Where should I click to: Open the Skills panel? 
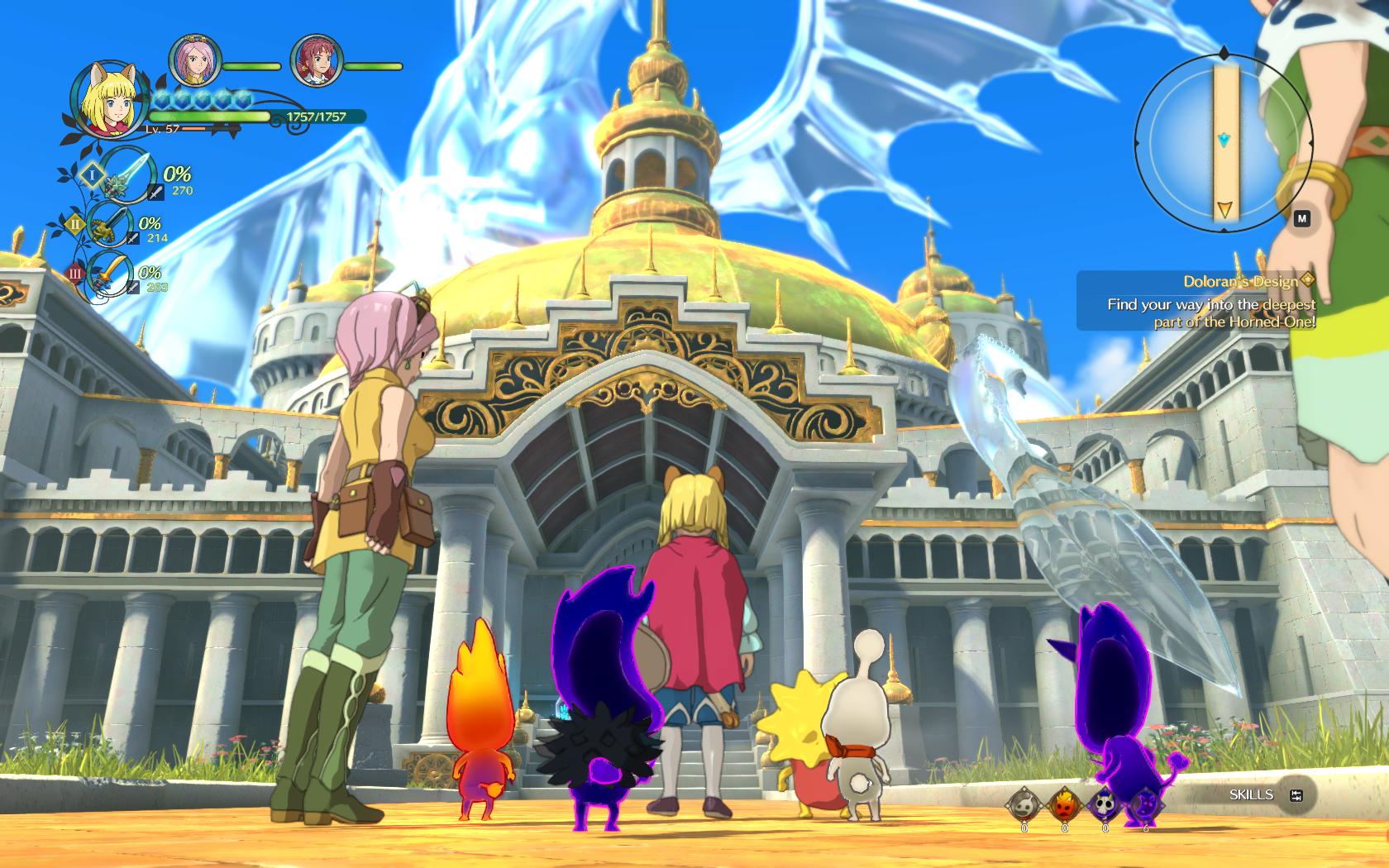1265,795
